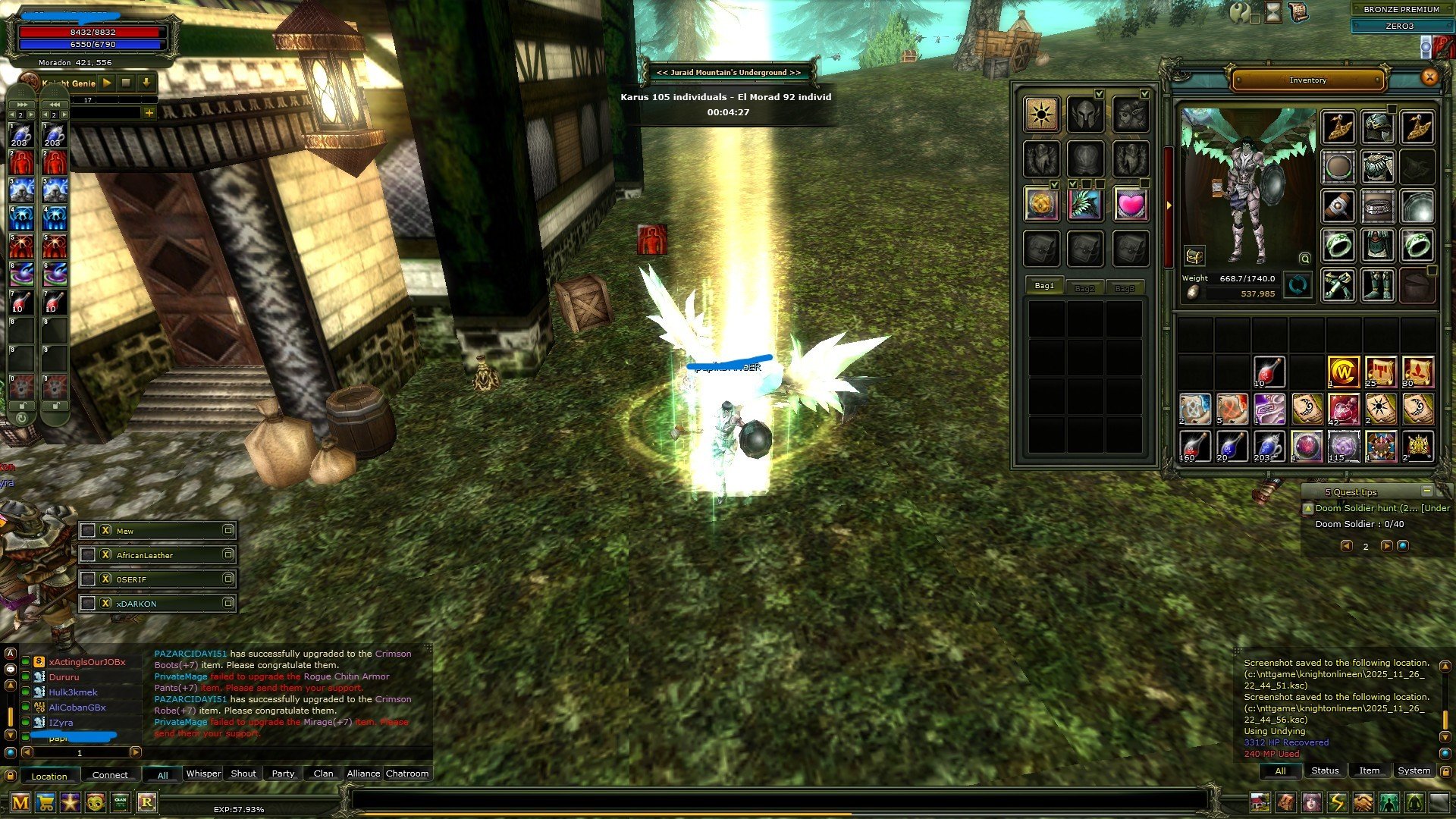Switch to the Bag1 tab
The image size is (1456, 819).
[x=1044, y=286]
